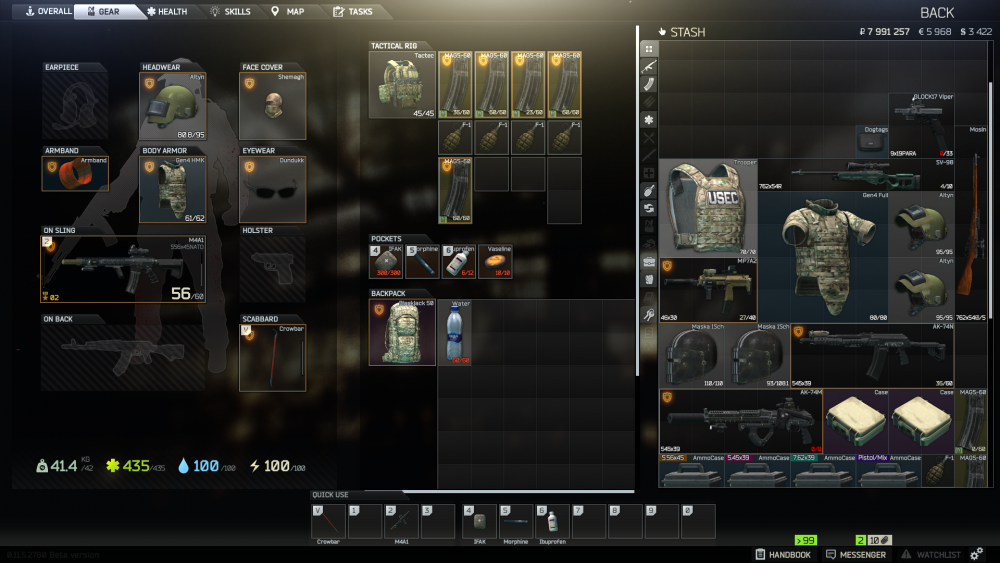Show the Skills tab

[x=231, y=11]
